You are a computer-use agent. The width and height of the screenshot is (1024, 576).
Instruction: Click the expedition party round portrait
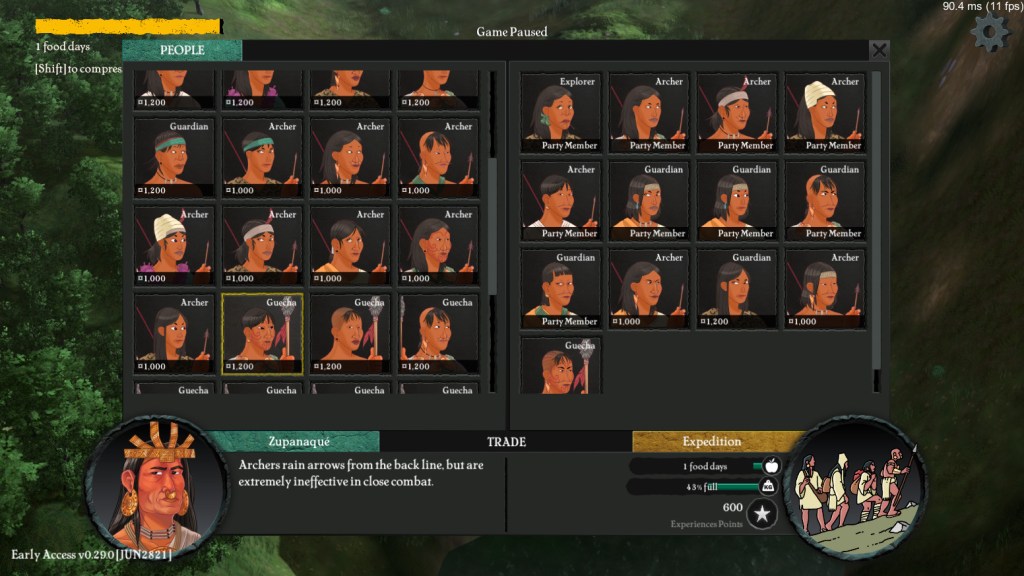853,487
